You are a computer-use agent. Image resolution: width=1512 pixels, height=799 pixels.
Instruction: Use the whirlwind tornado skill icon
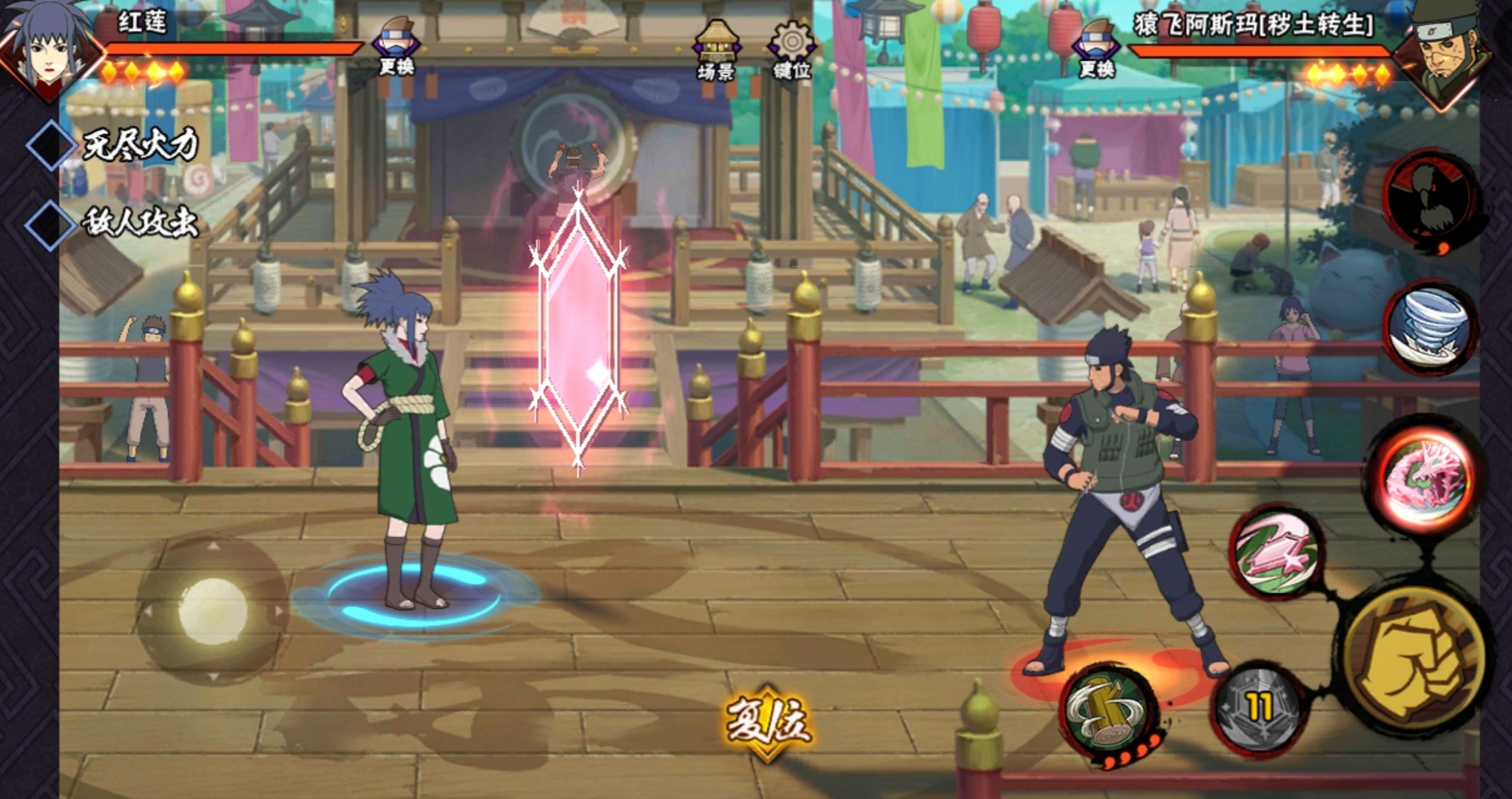coord(1428,327)
